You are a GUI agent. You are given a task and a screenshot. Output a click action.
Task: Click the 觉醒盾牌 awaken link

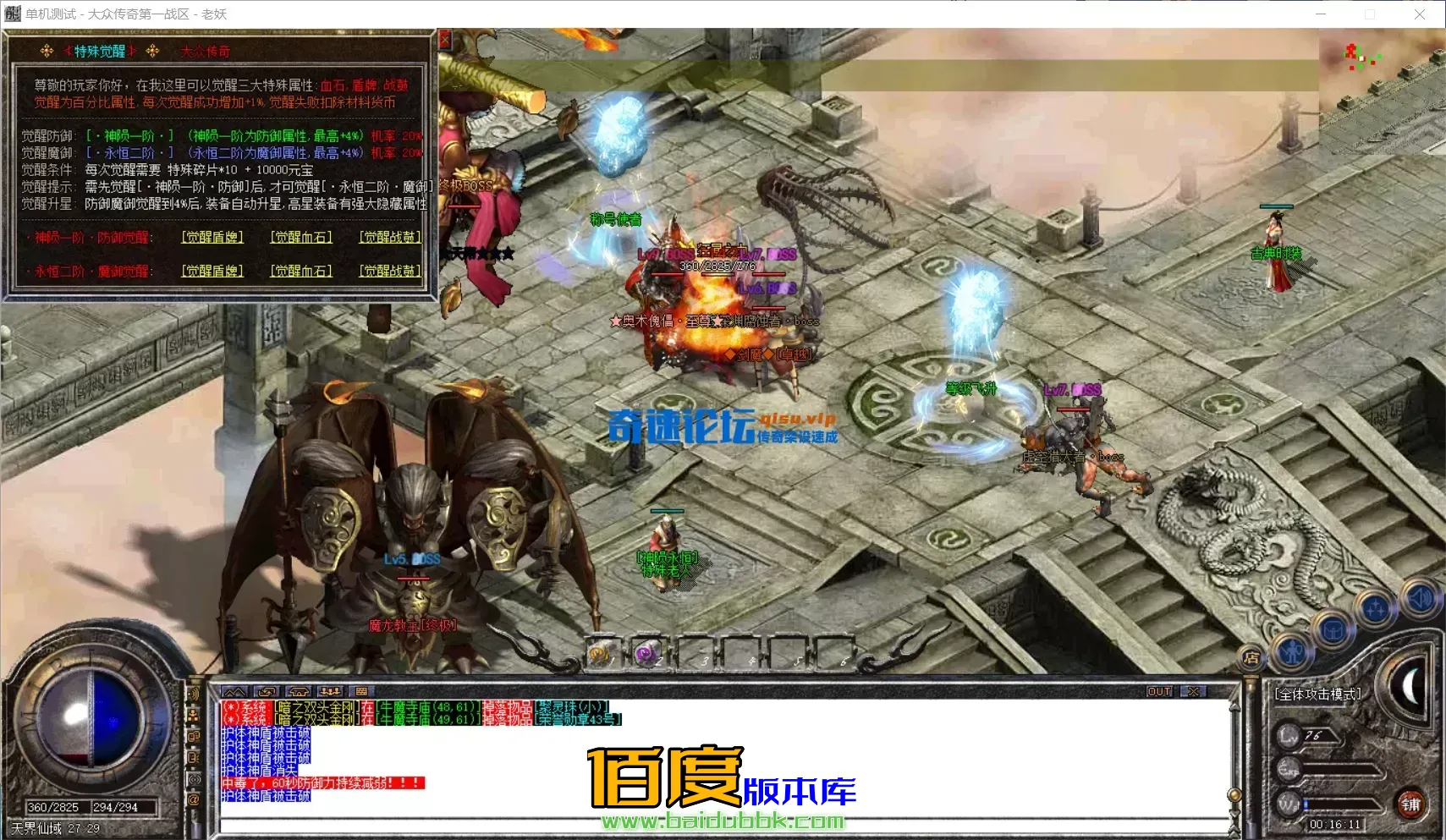click(x=213, y=238)
